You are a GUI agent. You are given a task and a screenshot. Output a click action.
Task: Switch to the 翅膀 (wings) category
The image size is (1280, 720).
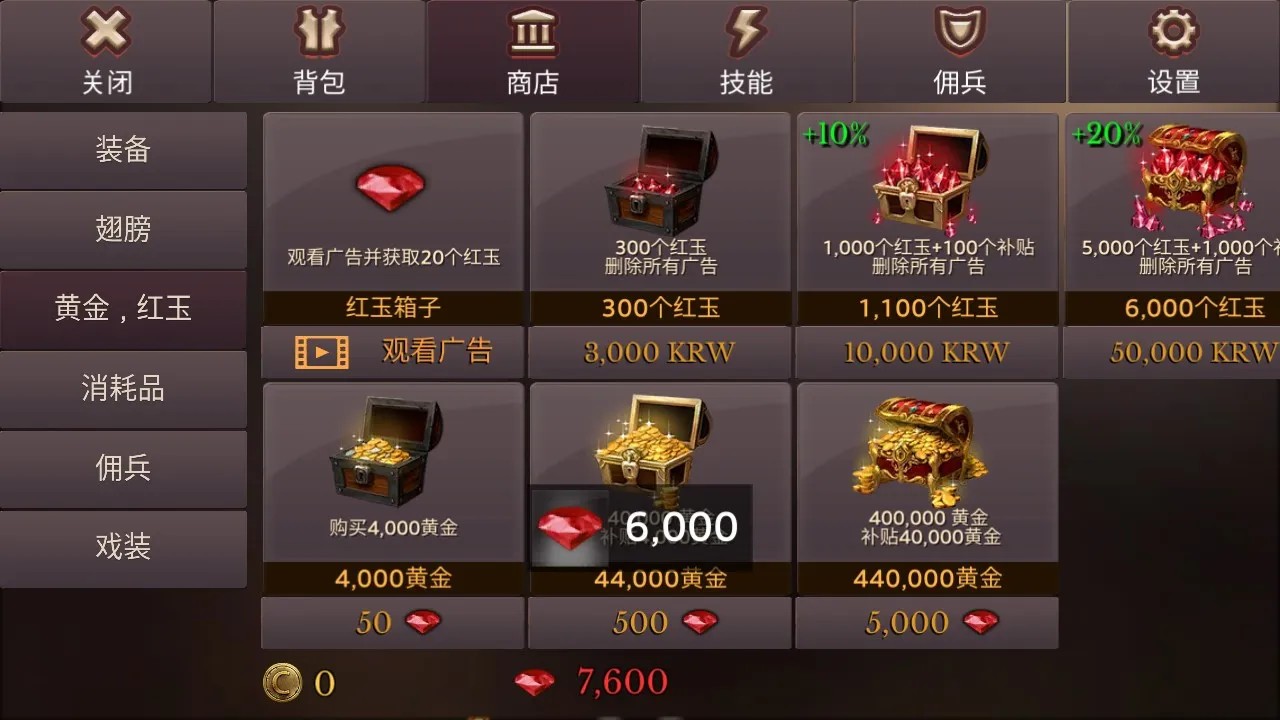pos(122,229)
